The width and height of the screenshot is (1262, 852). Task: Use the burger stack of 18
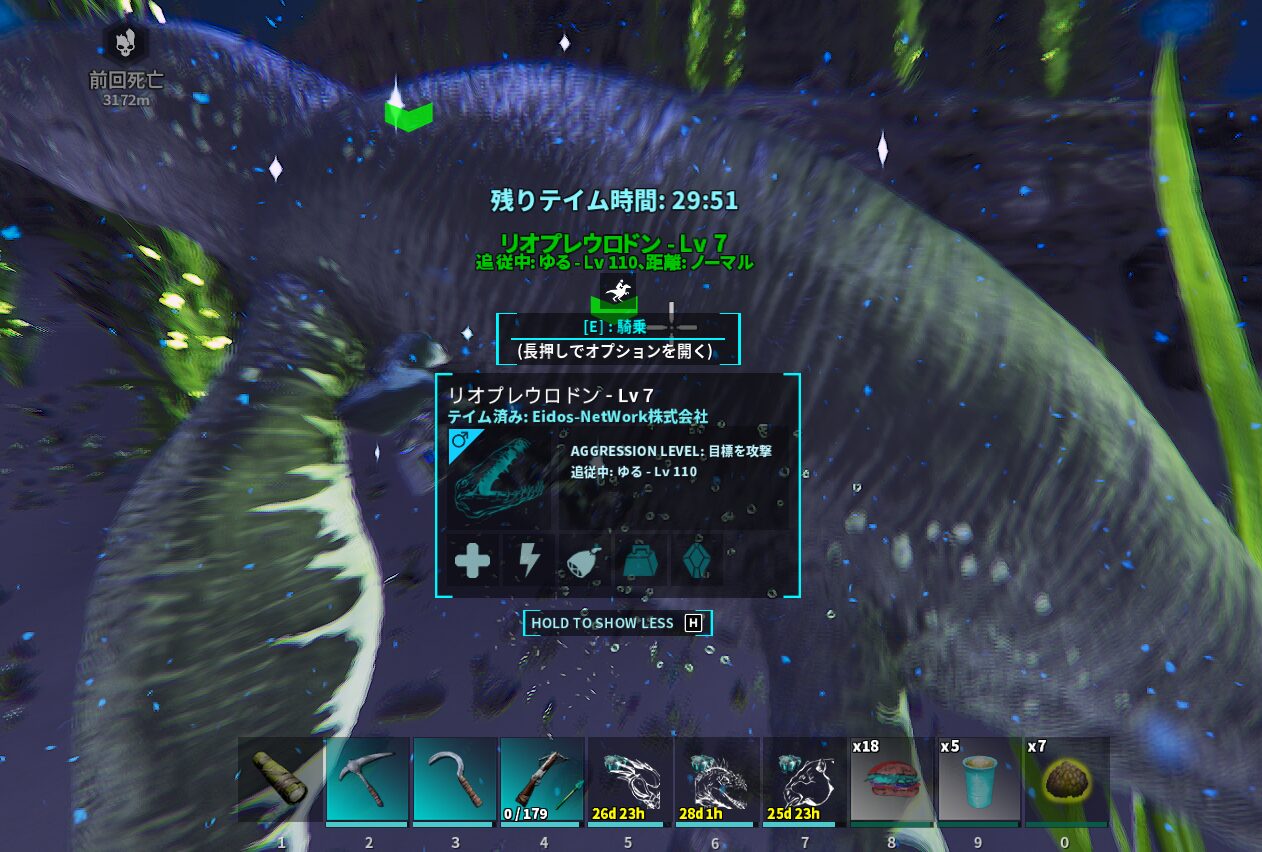point(892,780)
